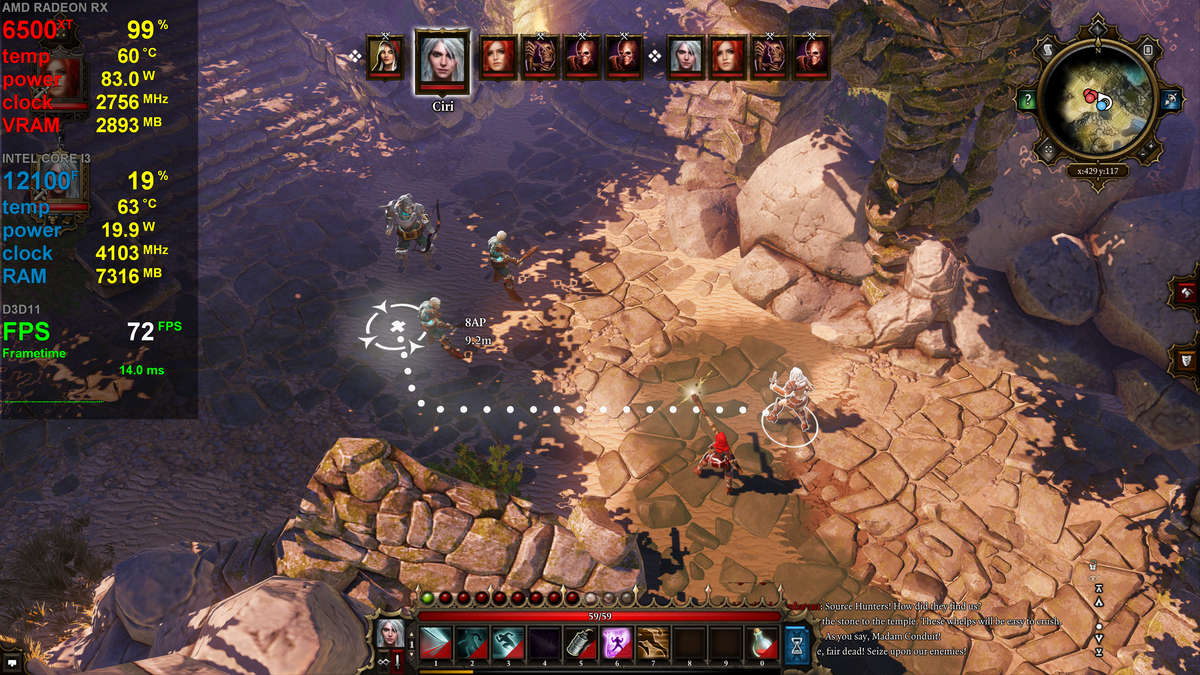The height and width of the screenshot is (675, 1200).
Task: Click the blue button right of minimap
Action: click(1169, 100)
